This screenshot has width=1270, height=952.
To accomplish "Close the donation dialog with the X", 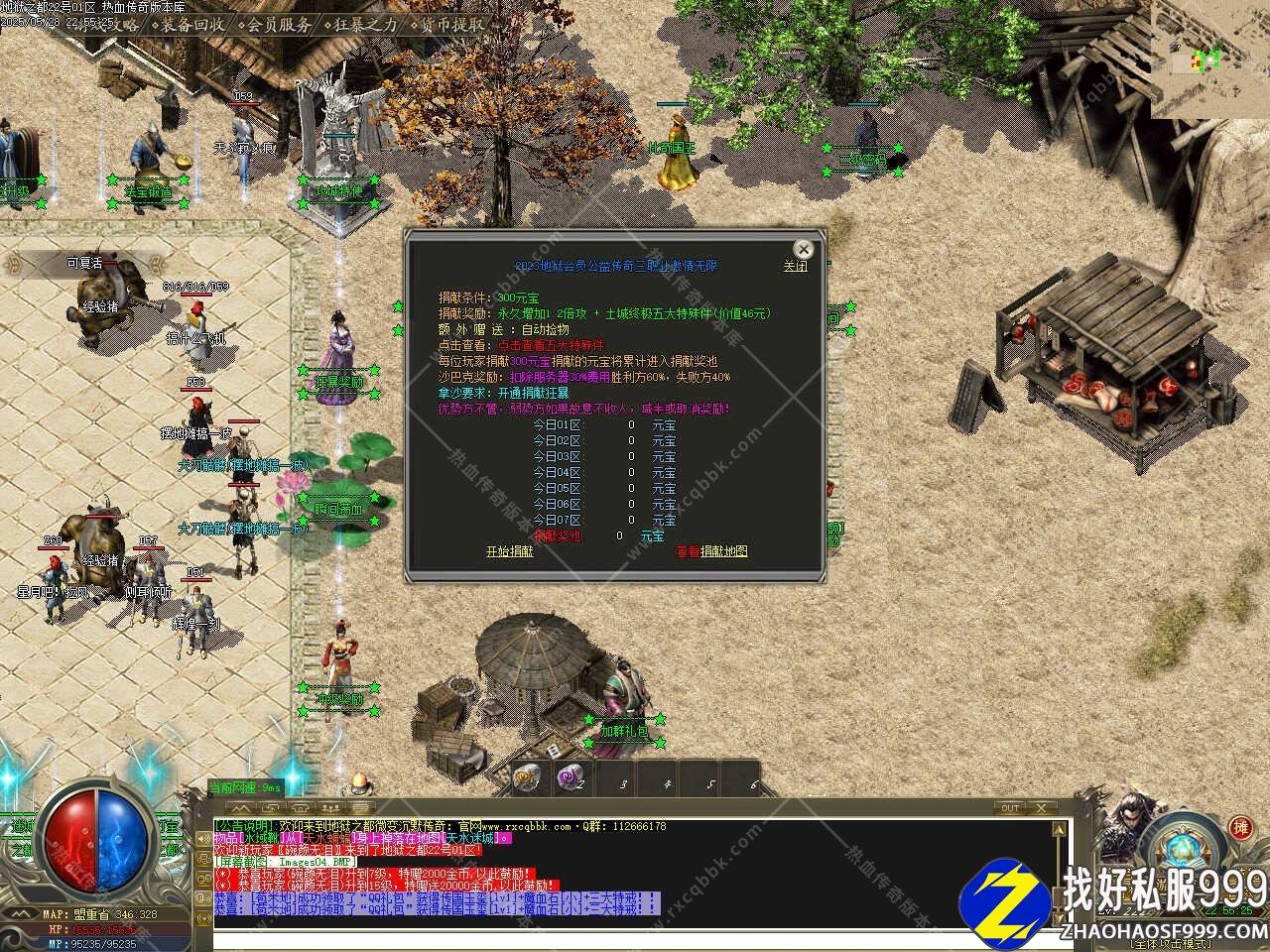I will tap(803, 249).
